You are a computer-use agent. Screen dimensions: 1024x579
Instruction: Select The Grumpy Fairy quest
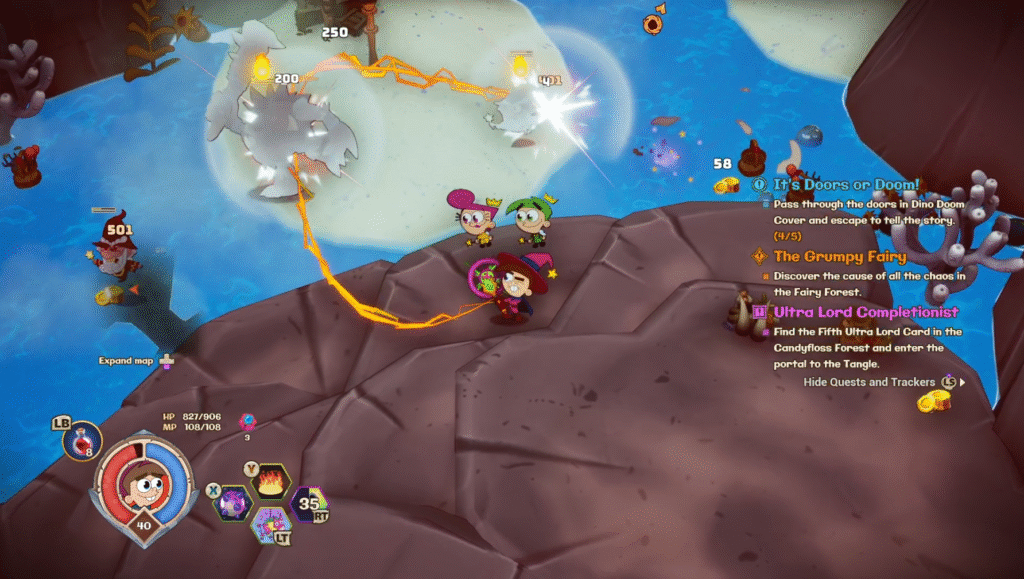point(839,257)
